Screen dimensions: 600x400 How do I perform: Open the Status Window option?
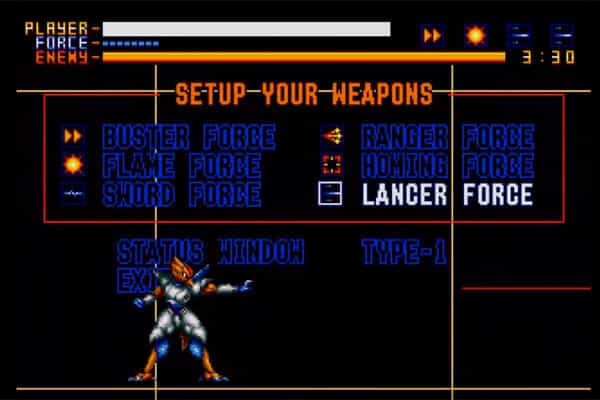tap(210, 251)
